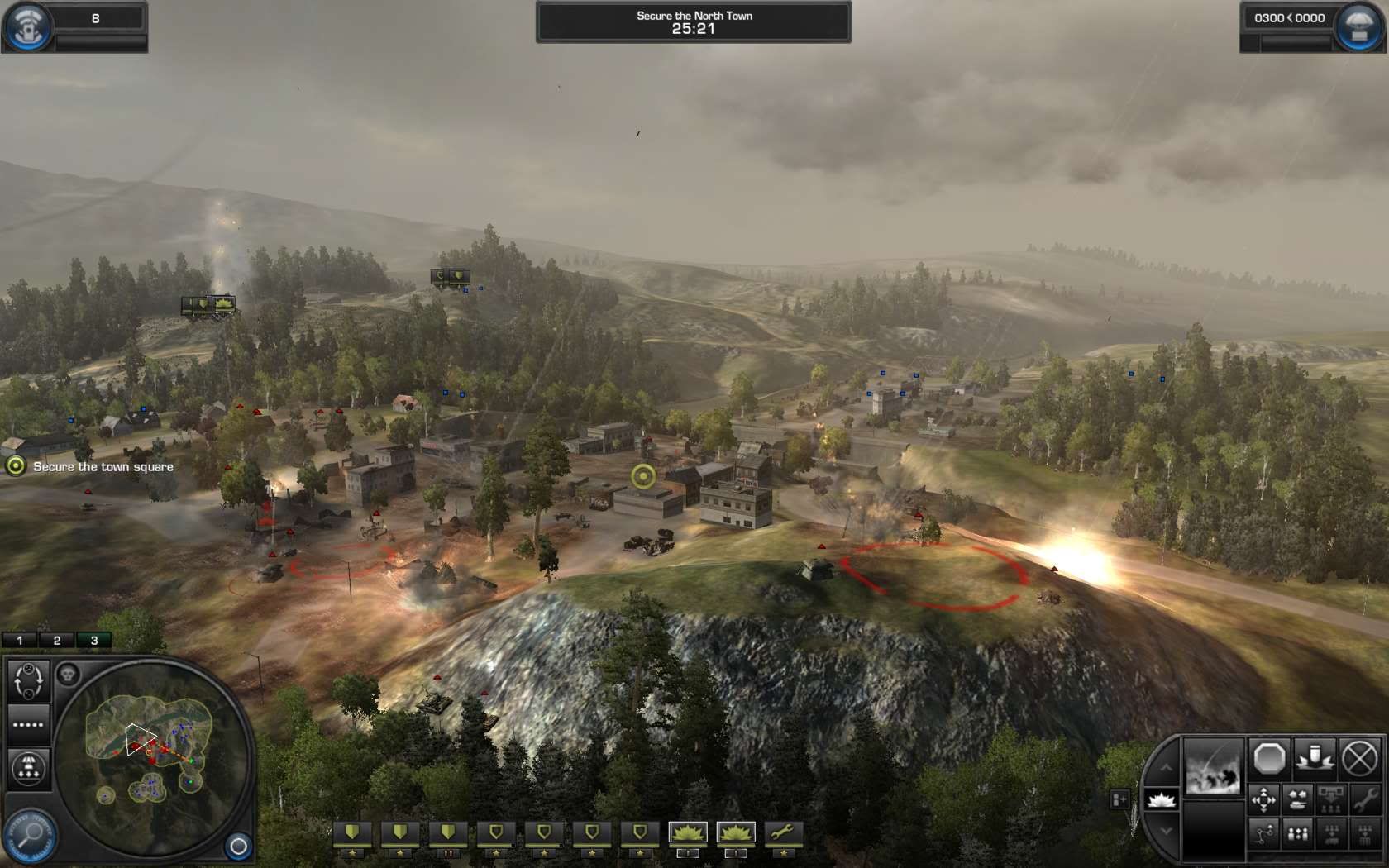Choose the waypoint path command

[x=1264, y=834]
